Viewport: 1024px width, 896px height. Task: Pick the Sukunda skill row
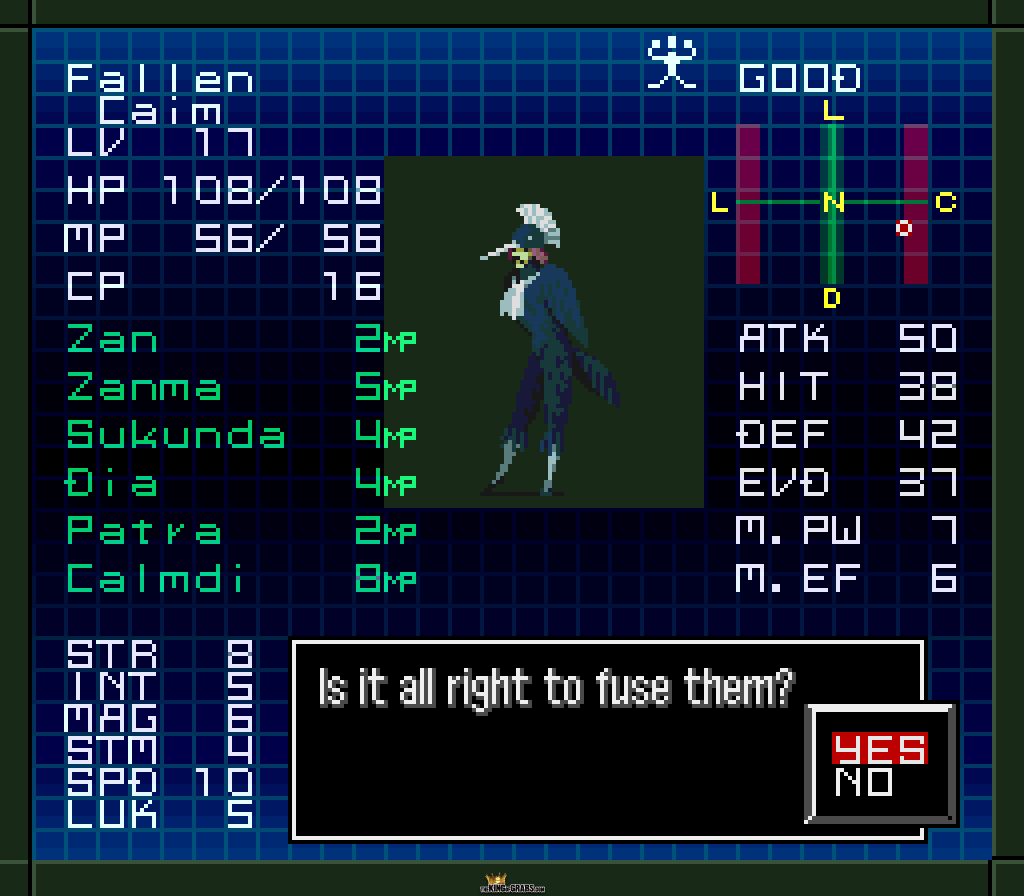coord(176,435)
